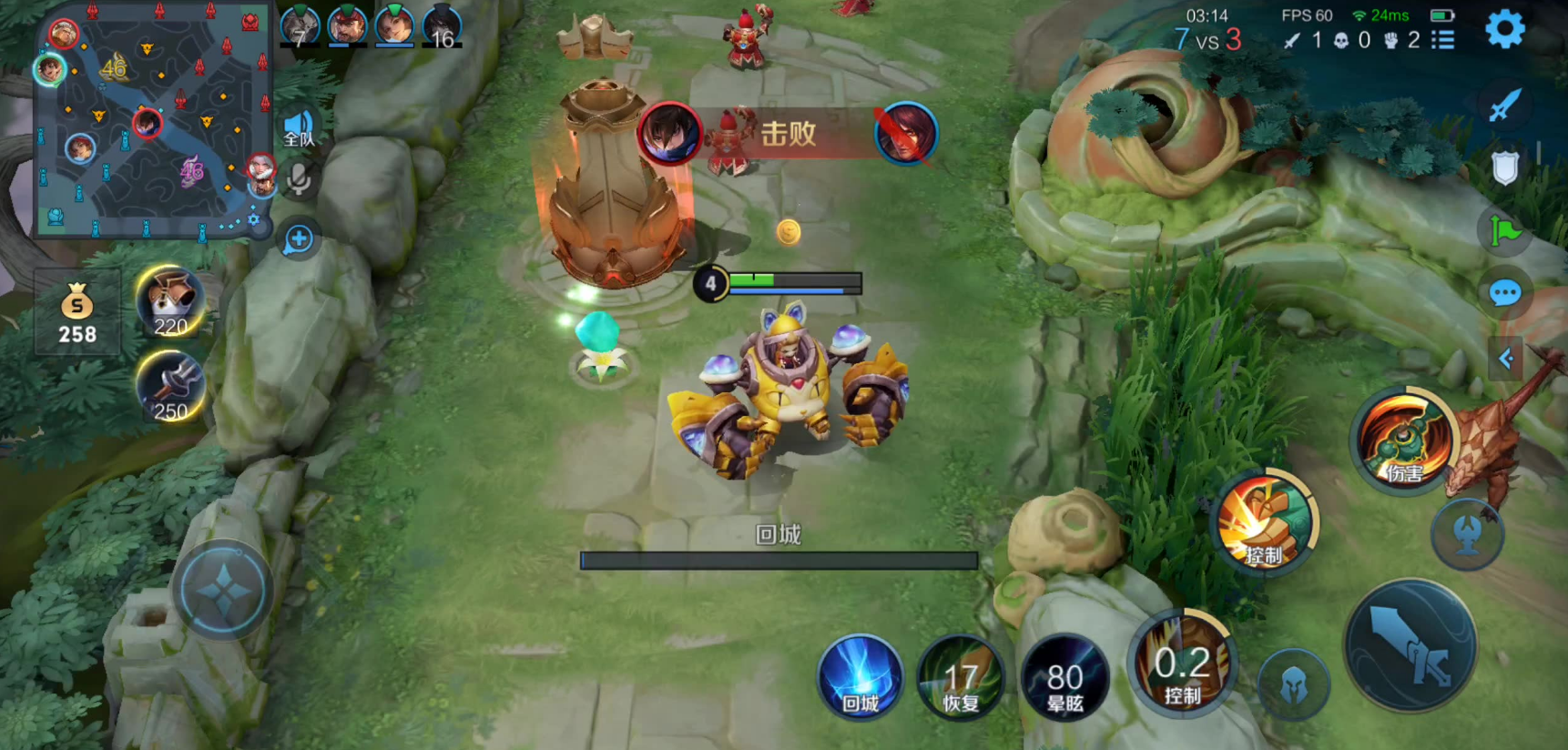Screen dimensions: 1568x750
Task: Hit the sword basic attack button
Action: tap(1410, 645)
